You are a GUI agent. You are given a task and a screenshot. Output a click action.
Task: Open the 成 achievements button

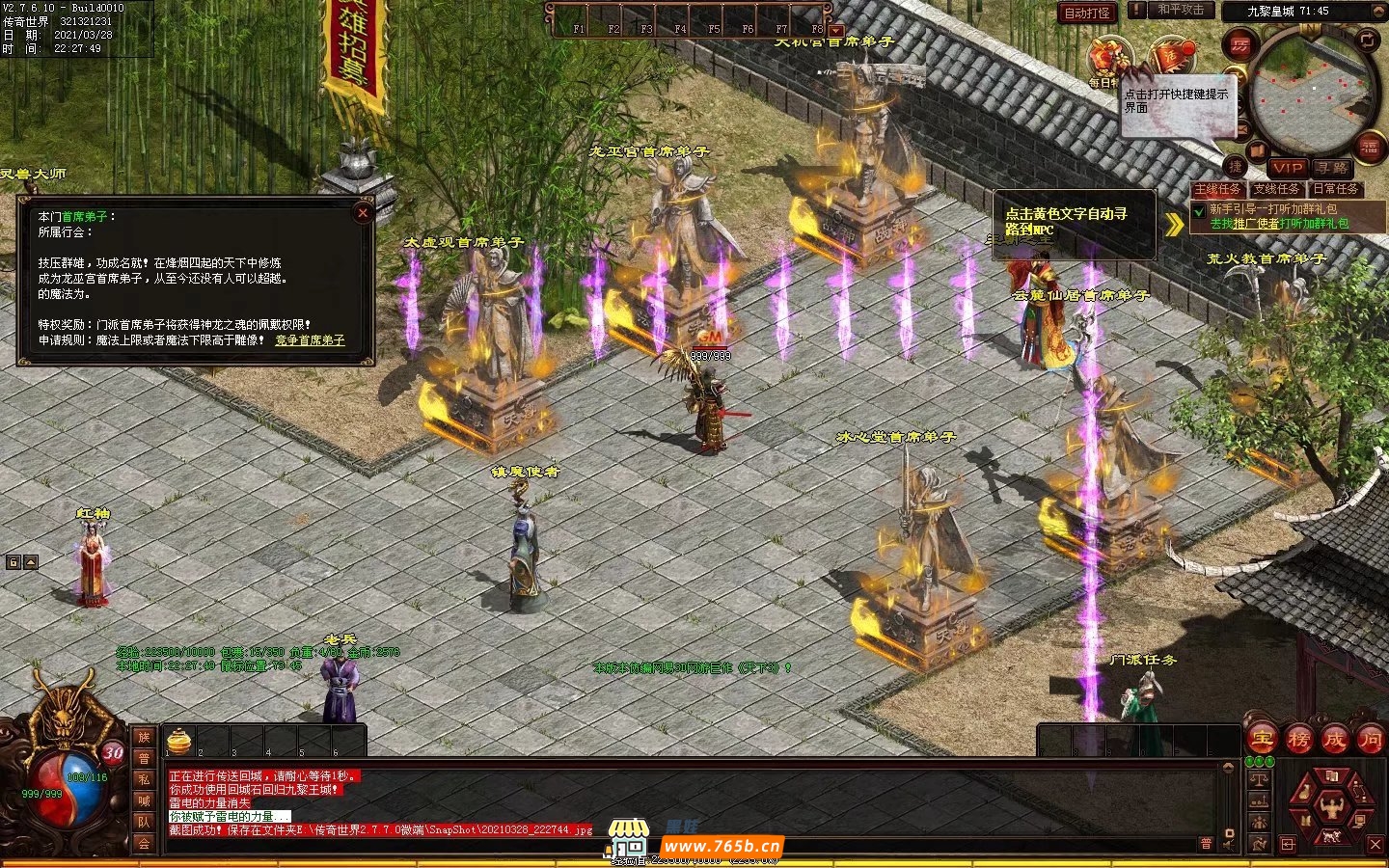pos(1334,740)
